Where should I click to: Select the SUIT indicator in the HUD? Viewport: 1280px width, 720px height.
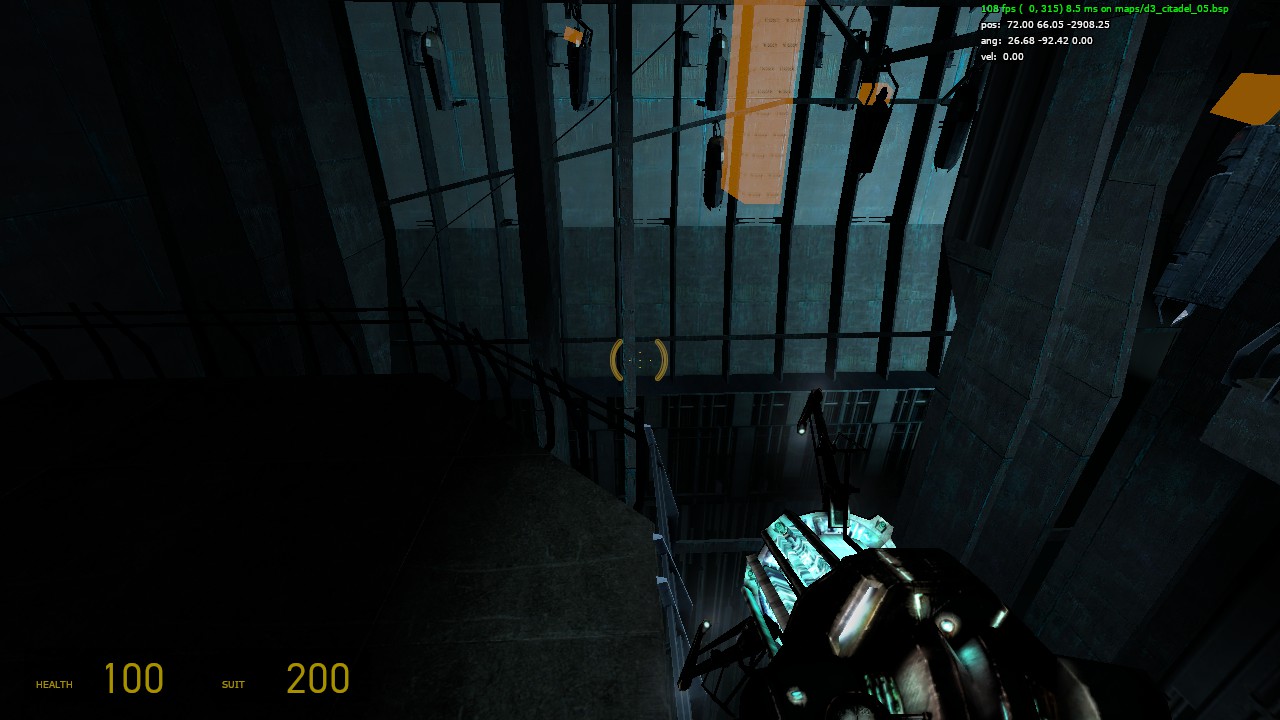232,685
